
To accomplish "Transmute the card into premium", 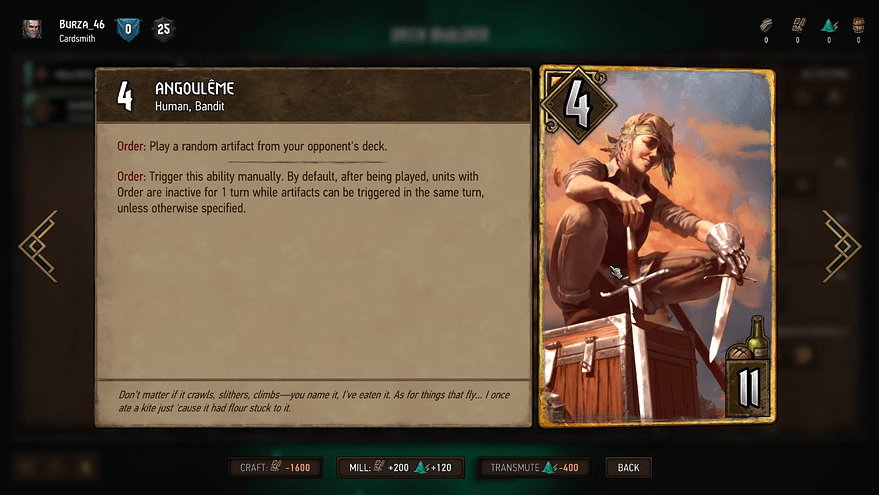I will point(534,467).
